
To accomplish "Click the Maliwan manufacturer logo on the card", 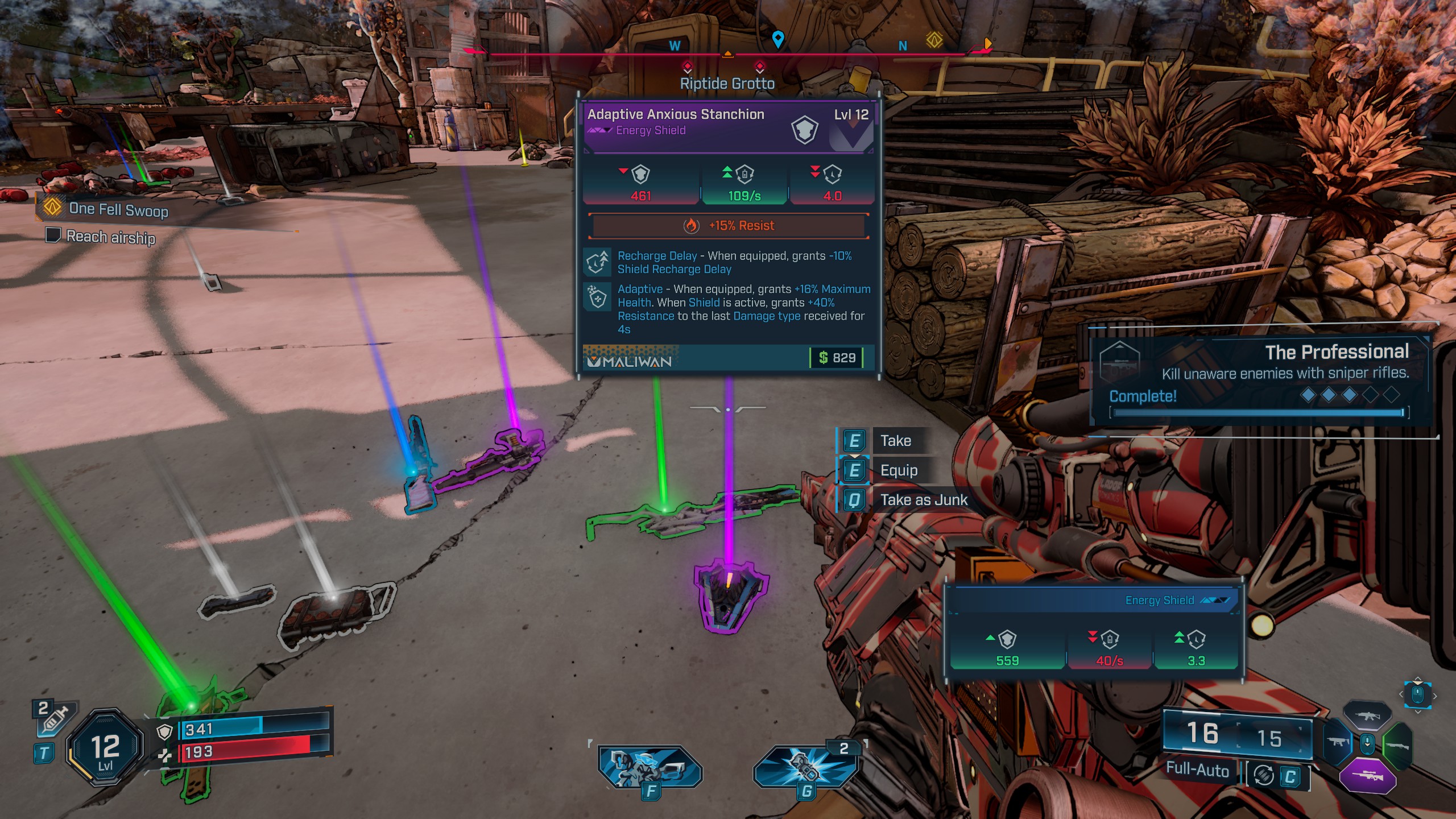I will [630, 361].
